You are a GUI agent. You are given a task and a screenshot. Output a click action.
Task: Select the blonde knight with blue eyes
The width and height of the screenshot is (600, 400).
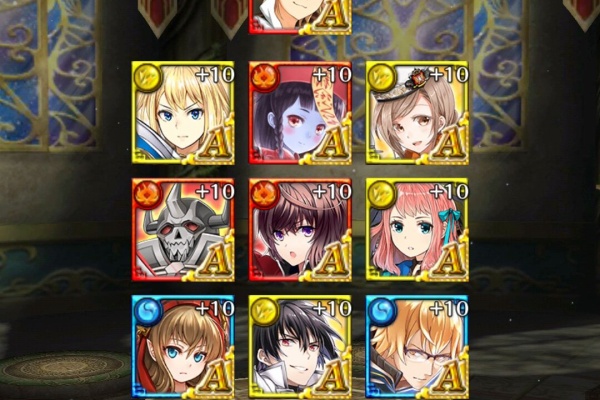(183, 112)
